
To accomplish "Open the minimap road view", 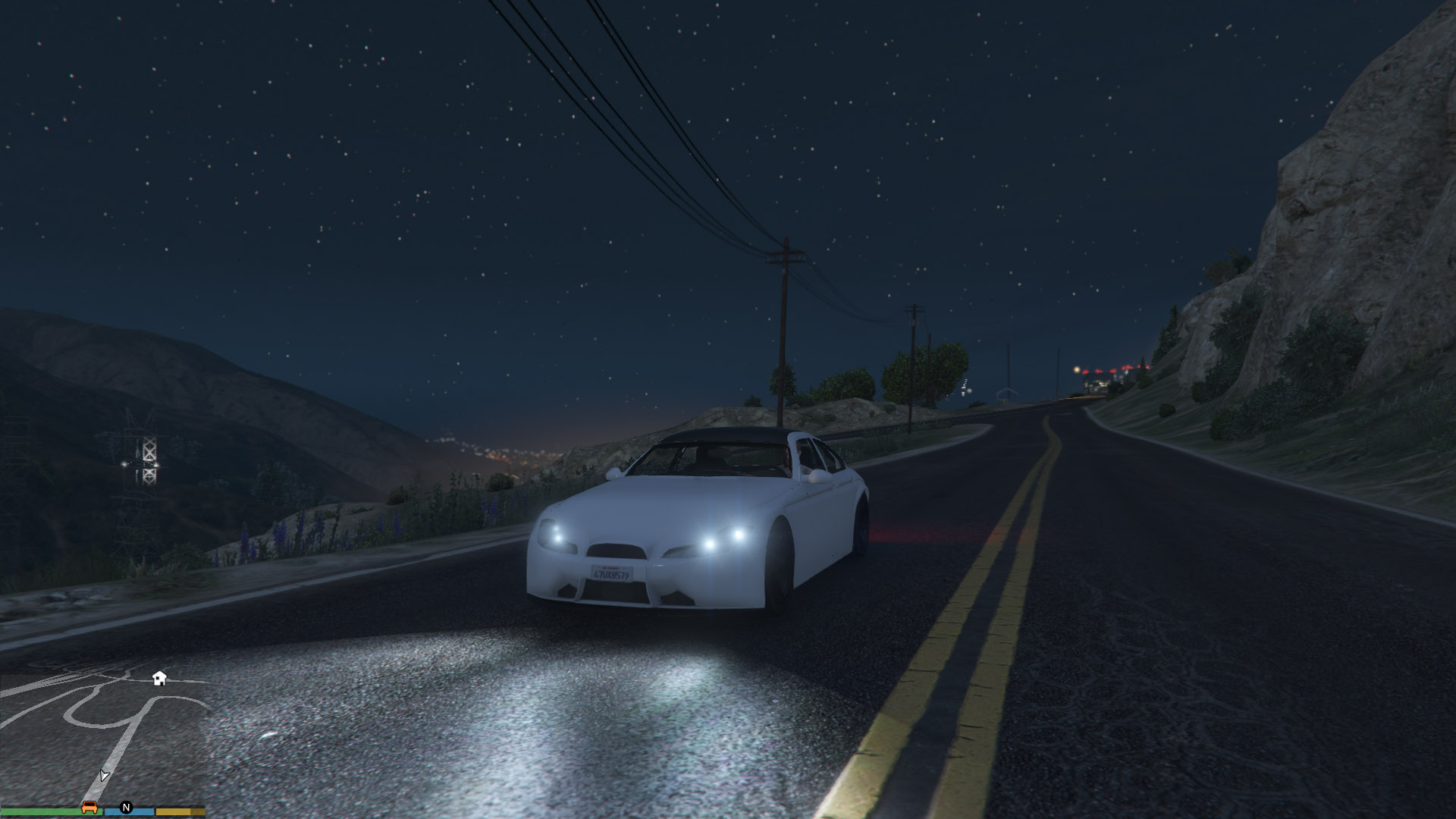I will 102,736.
